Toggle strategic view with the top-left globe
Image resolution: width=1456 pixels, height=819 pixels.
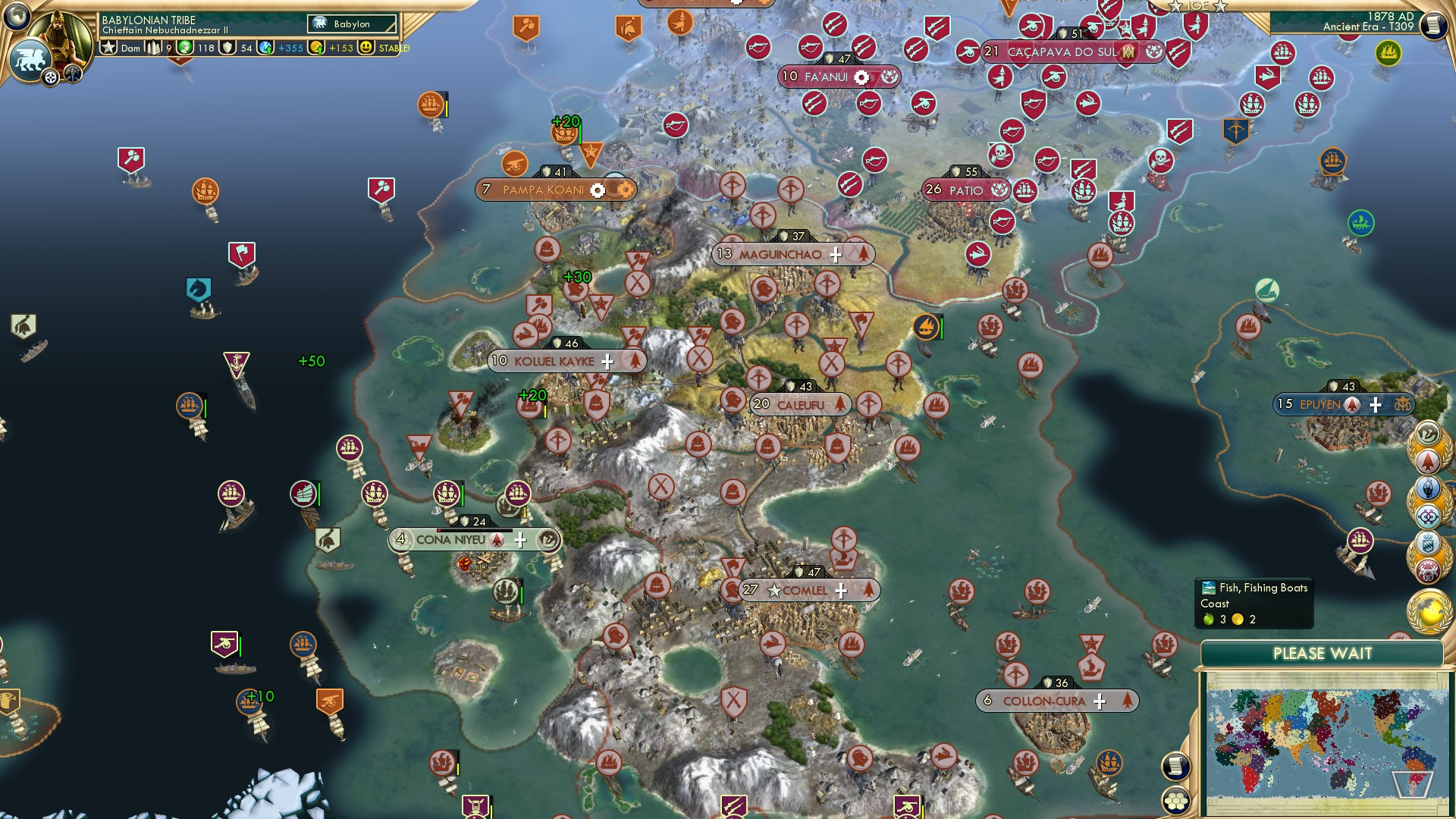[18, 14]
